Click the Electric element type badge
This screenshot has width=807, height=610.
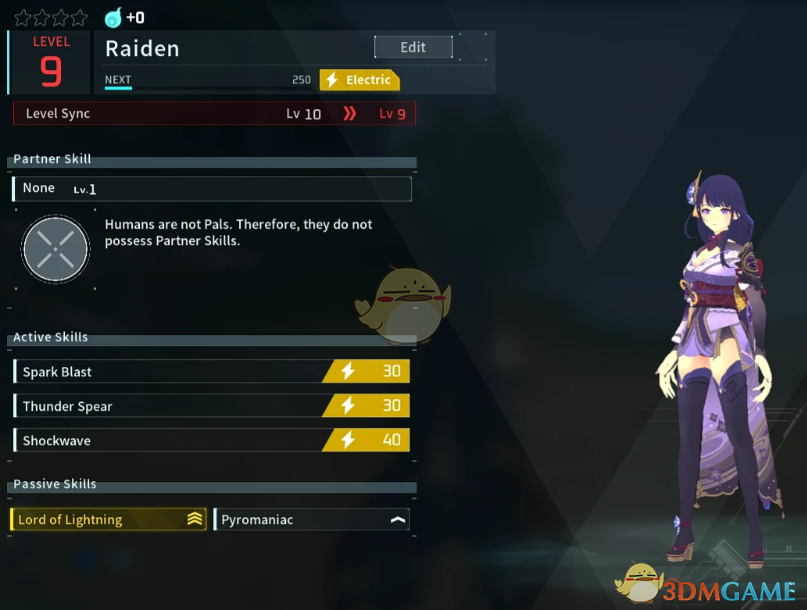[x=359, y=80]
